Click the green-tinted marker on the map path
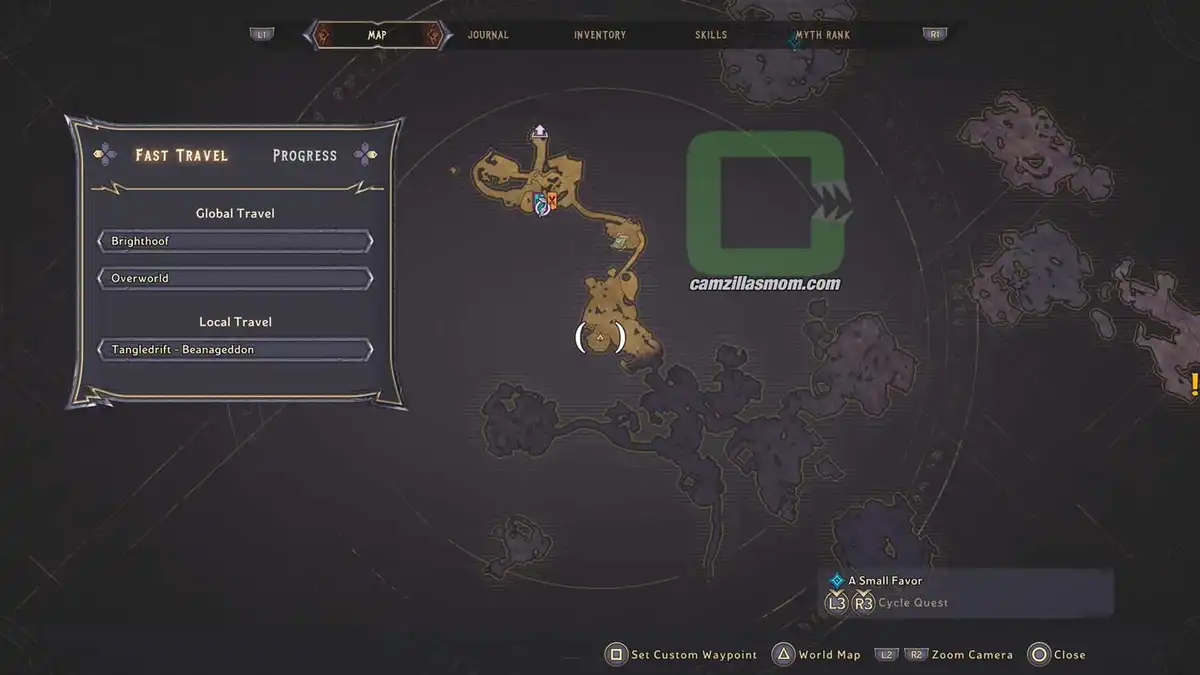 (x=621, y=240)
